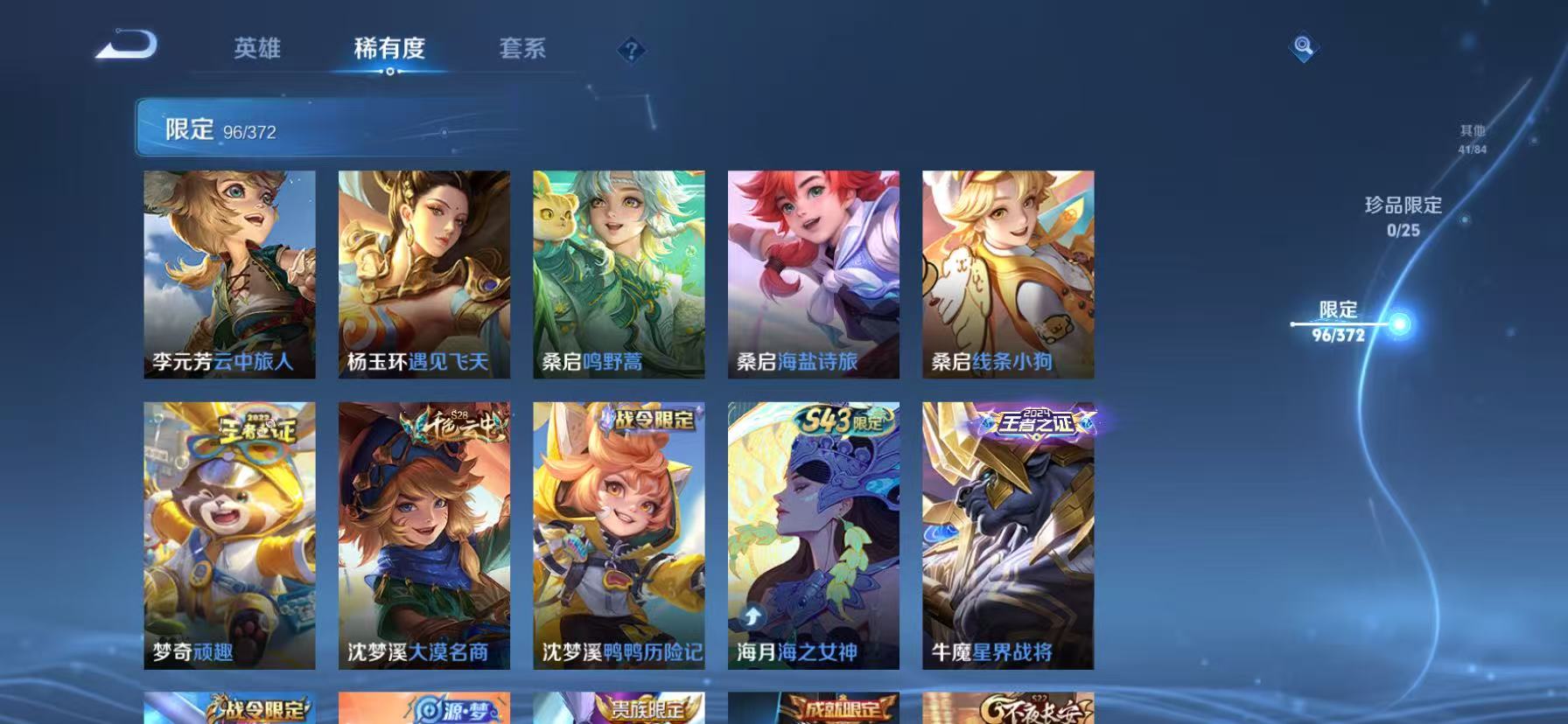
Task: Click the glowing node beside 限定 96/372
Action: click(1401, 325)
